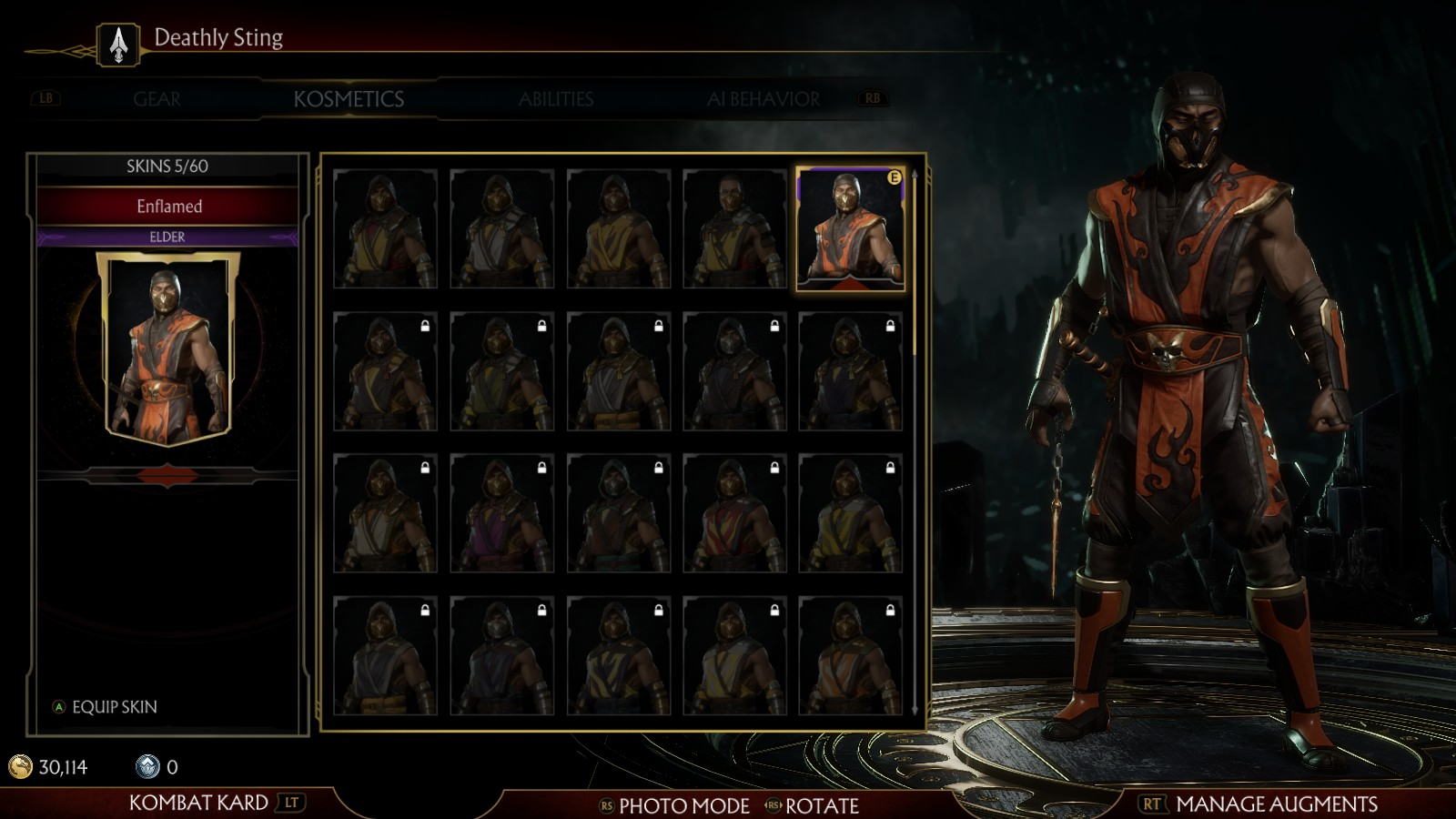
Task: Select the equipped orange Enflamed skin tile
Action: pyautogui.click(x=850, y=229)
